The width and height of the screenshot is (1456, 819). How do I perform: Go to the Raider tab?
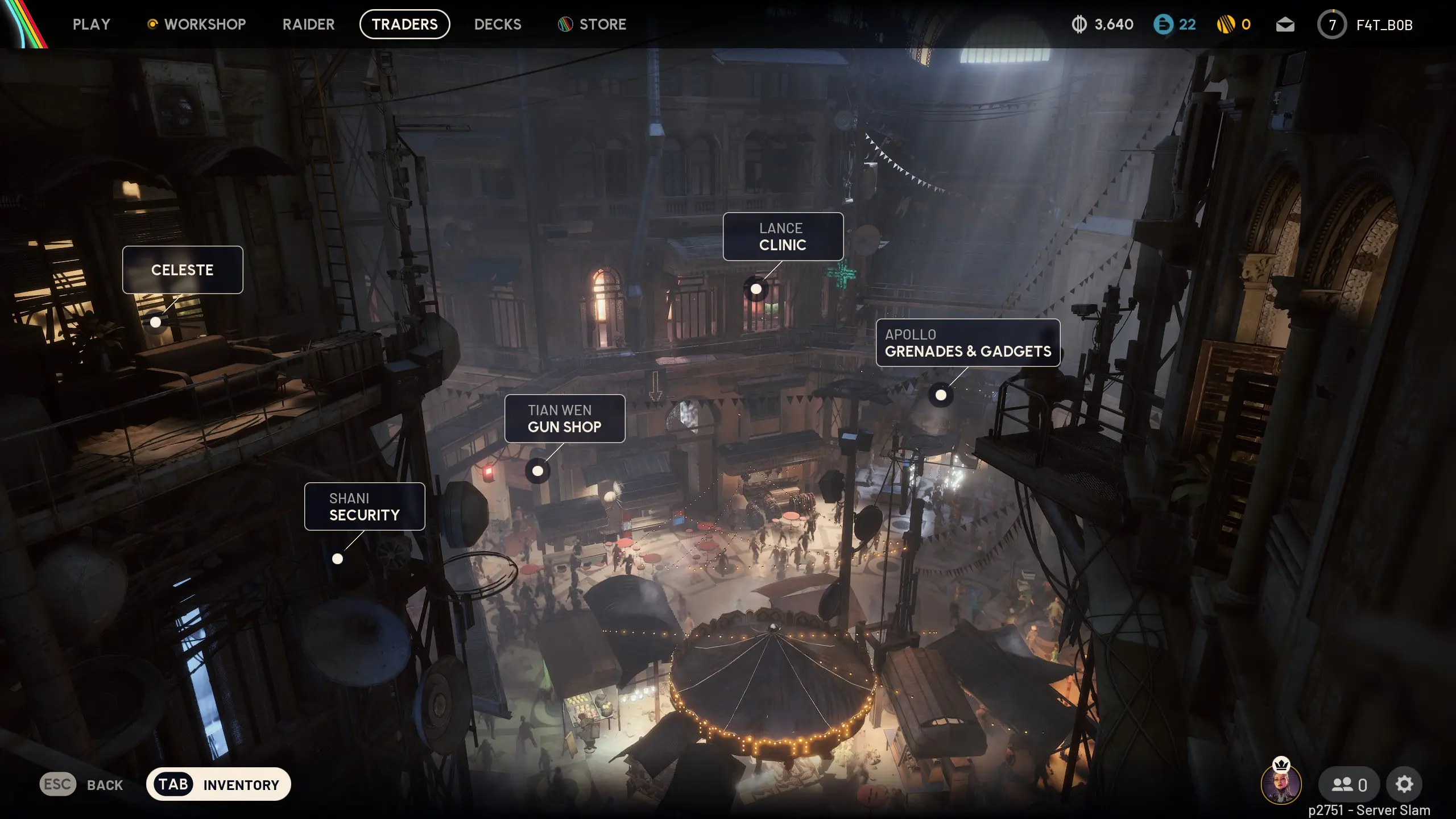point(308,24)
